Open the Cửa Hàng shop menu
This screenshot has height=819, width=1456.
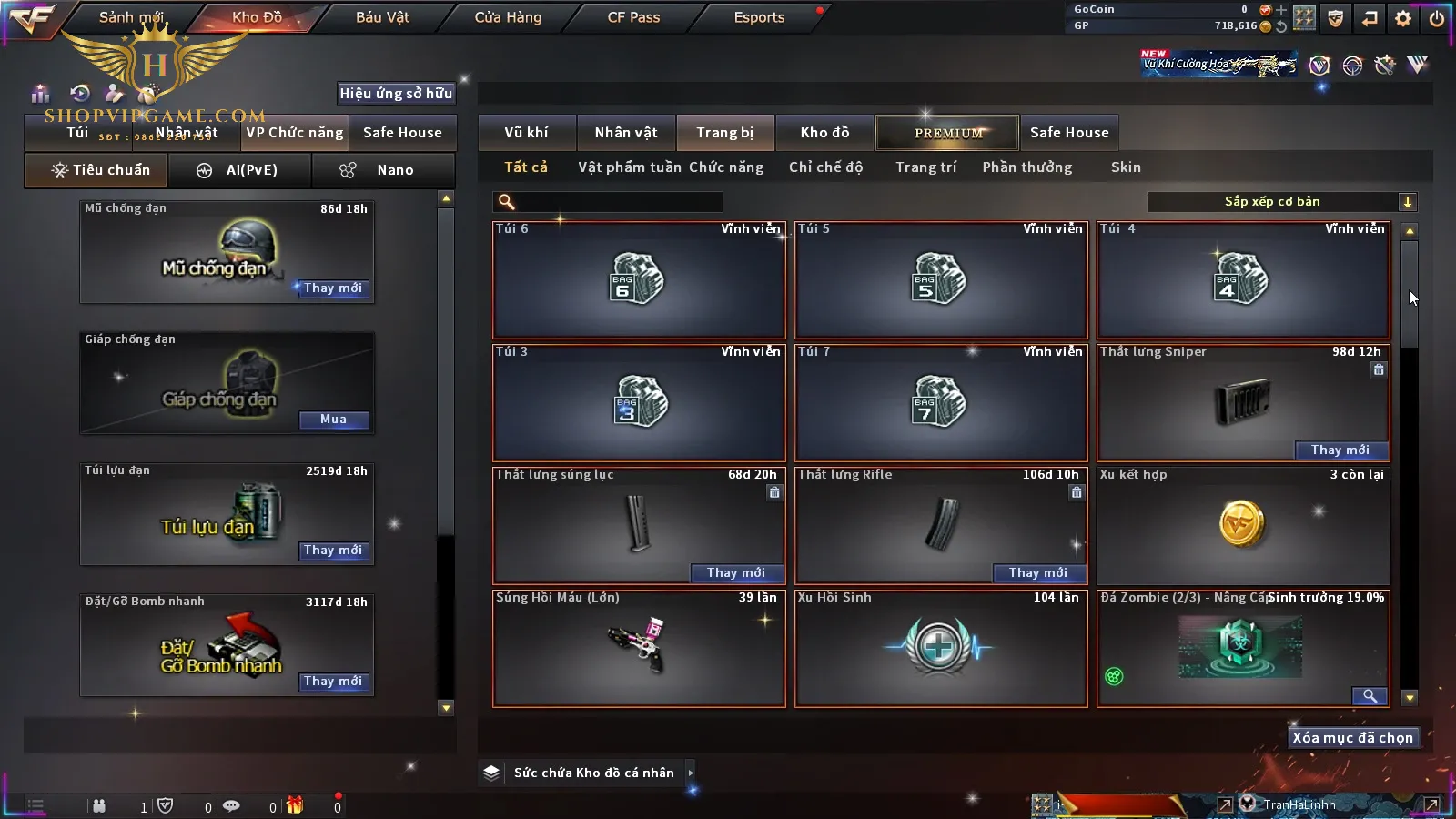pos(508,17)
